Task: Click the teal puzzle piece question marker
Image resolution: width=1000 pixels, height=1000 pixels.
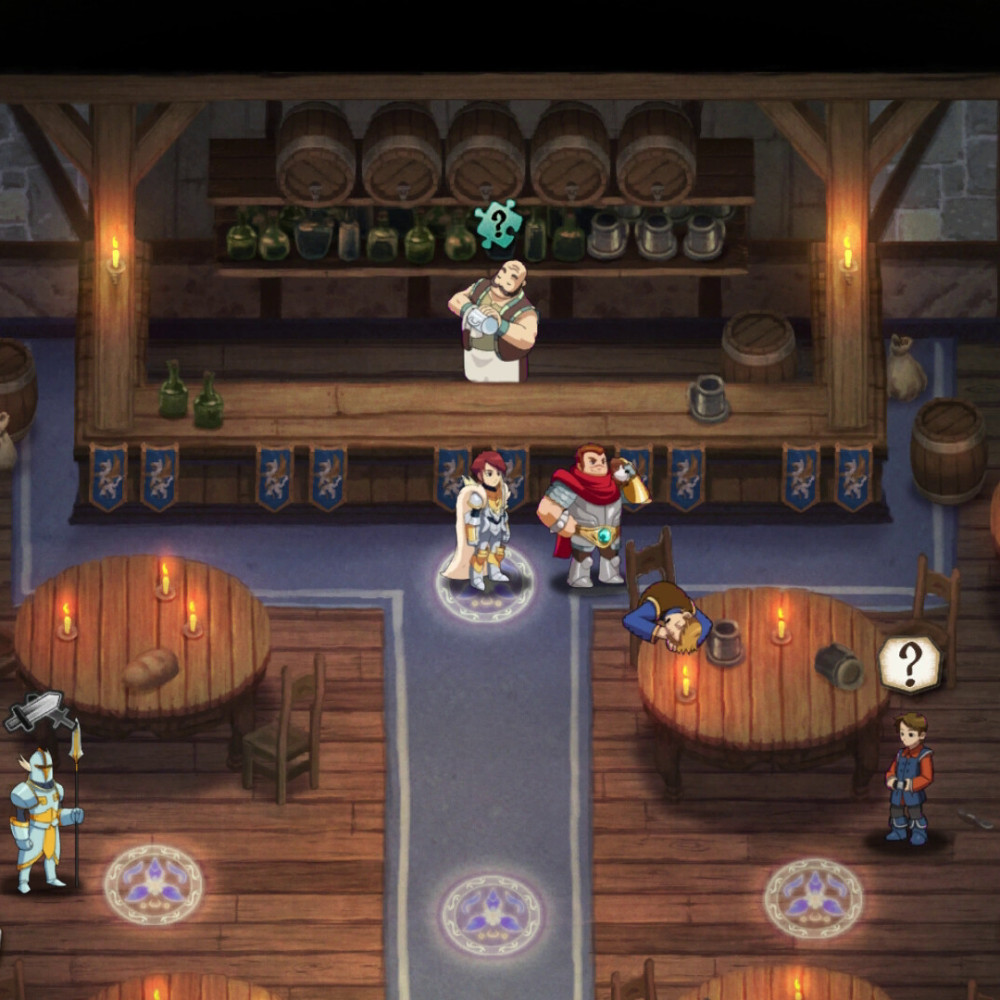Action: tap(498, 223)
